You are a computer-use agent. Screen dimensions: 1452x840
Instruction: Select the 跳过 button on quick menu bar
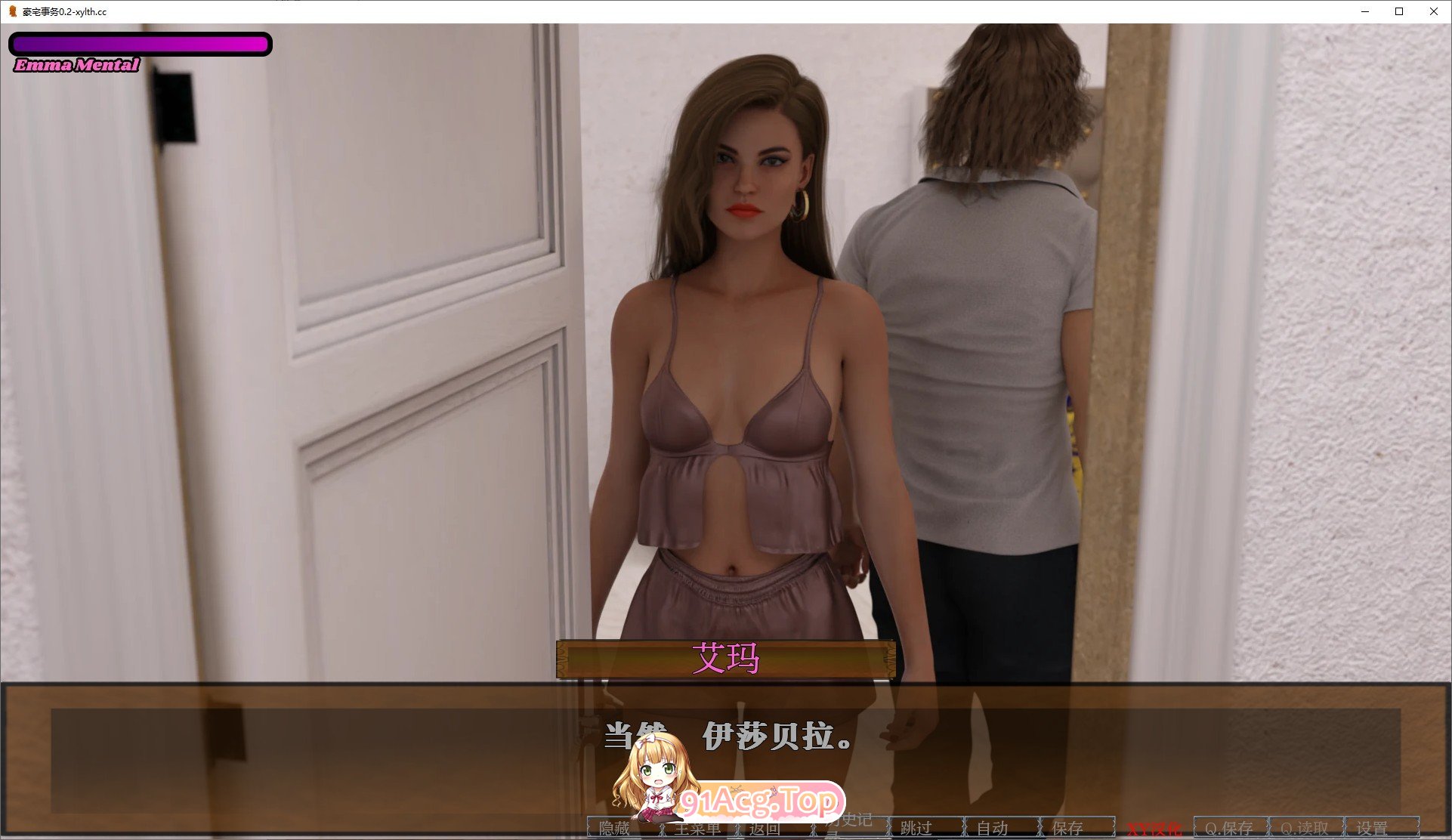[914, 829]
